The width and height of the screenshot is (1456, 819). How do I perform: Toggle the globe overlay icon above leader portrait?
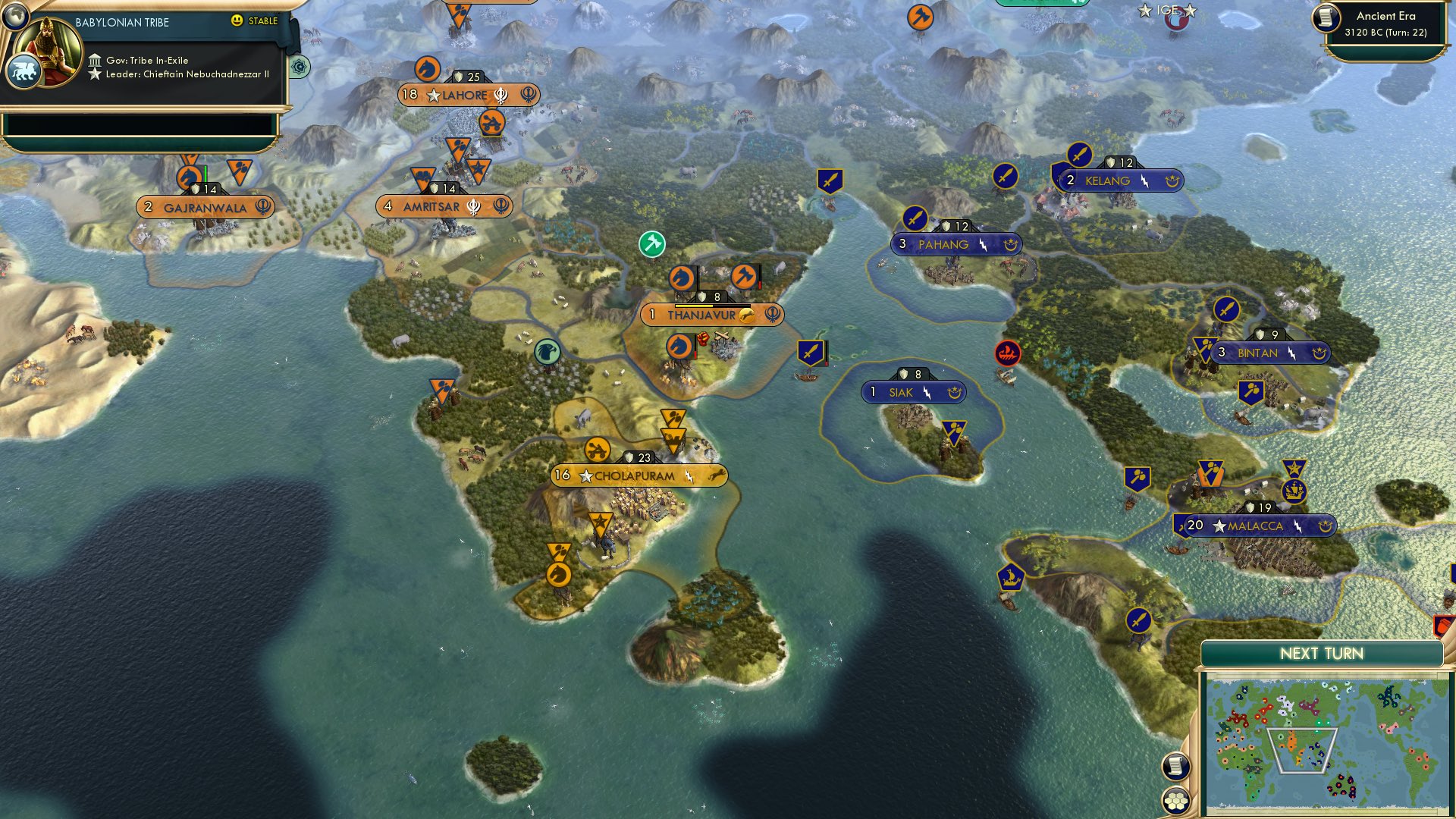14,16
